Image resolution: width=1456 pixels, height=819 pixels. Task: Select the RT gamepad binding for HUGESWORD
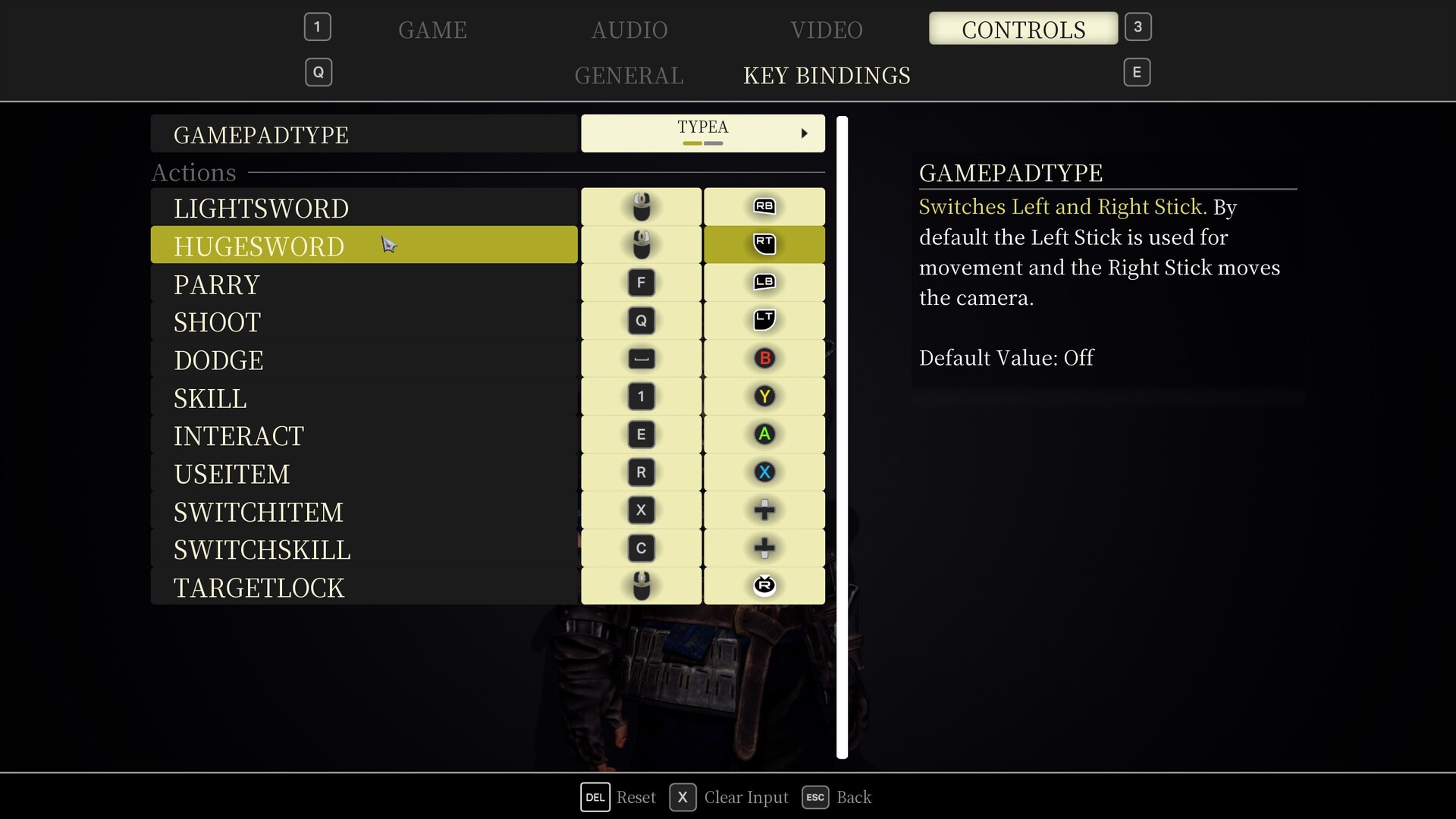click(x=764, y=244)
